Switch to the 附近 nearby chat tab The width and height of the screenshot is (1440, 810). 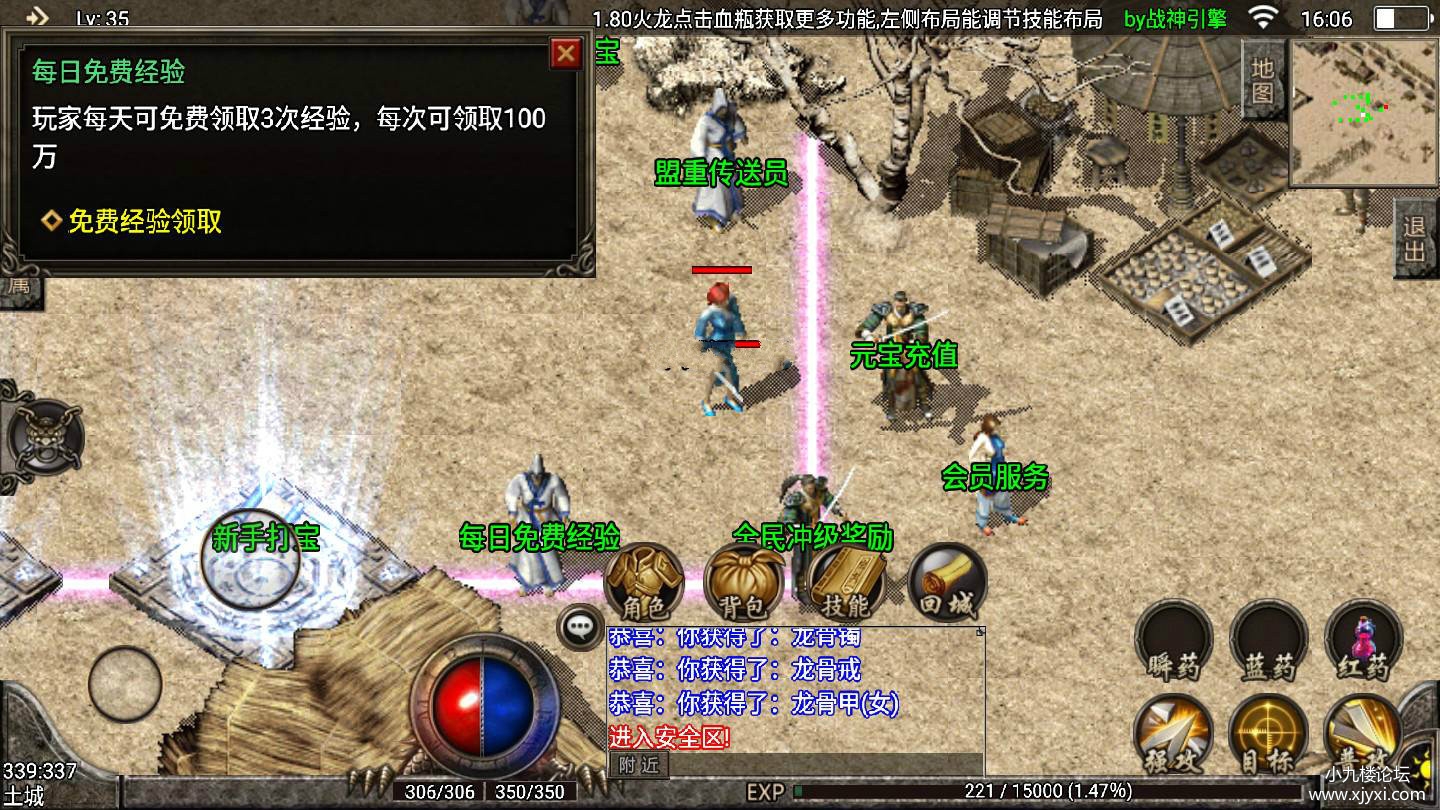[x=638, y=765]
